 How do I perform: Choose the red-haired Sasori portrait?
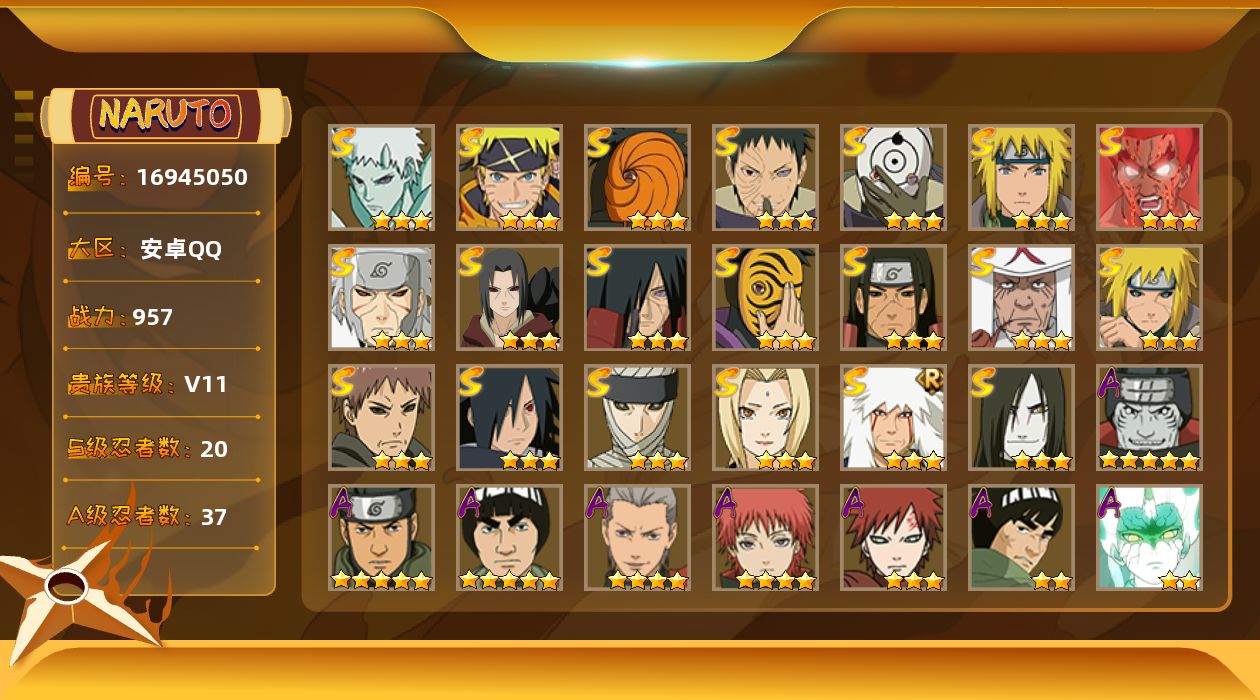pos(765,537)
